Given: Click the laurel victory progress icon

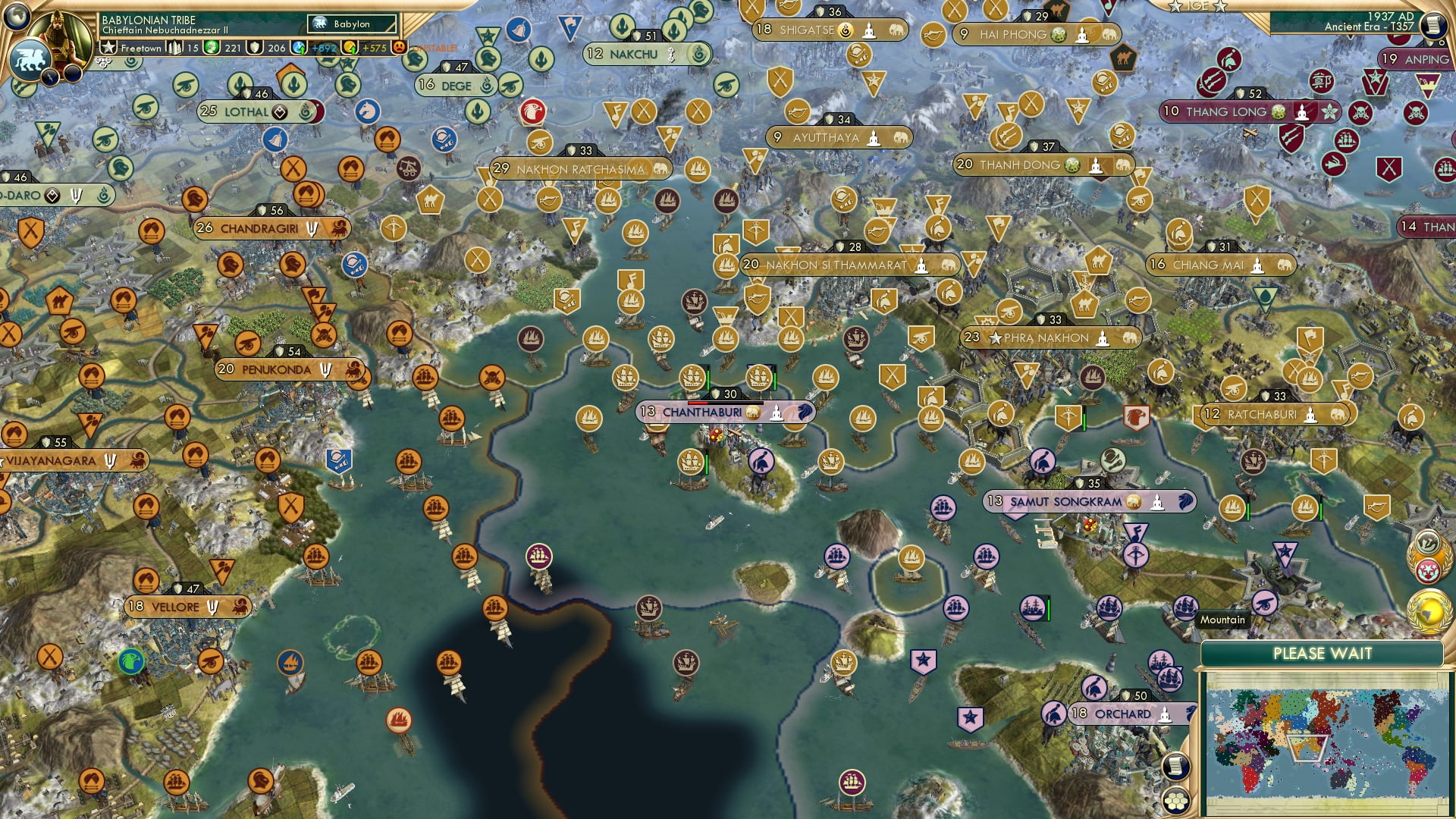Looking at the screenshot, I should 1428,543.
